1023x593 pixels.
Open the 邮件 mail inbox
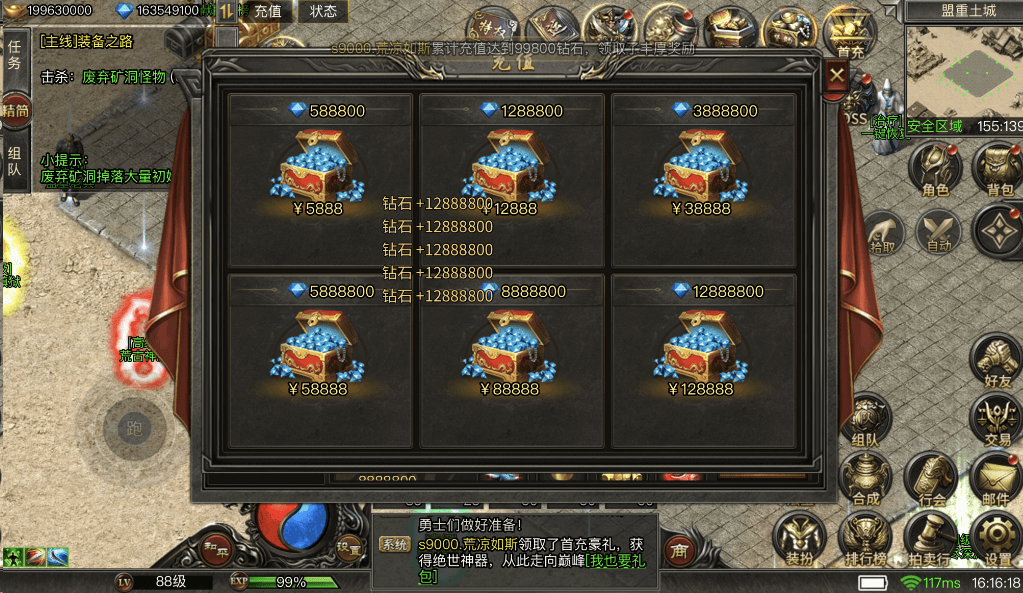point(996,478)
